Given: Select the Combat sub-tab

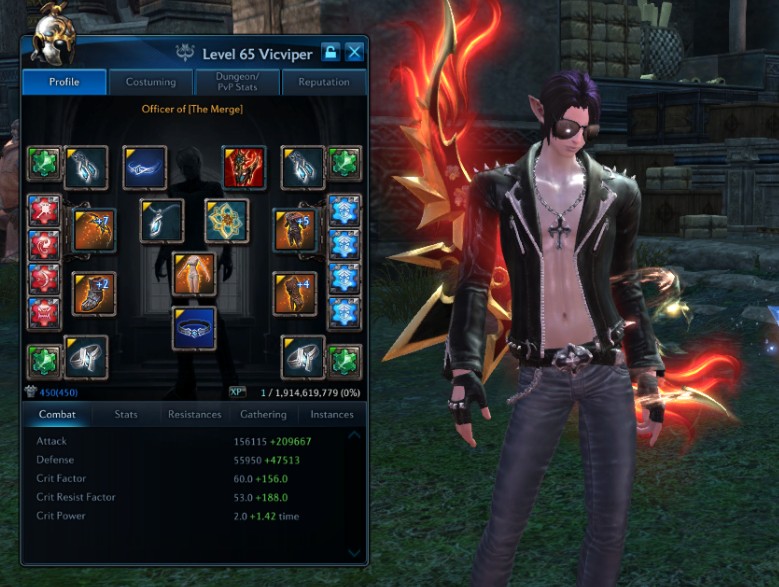Looking at the screenshot, I should 57,414.
